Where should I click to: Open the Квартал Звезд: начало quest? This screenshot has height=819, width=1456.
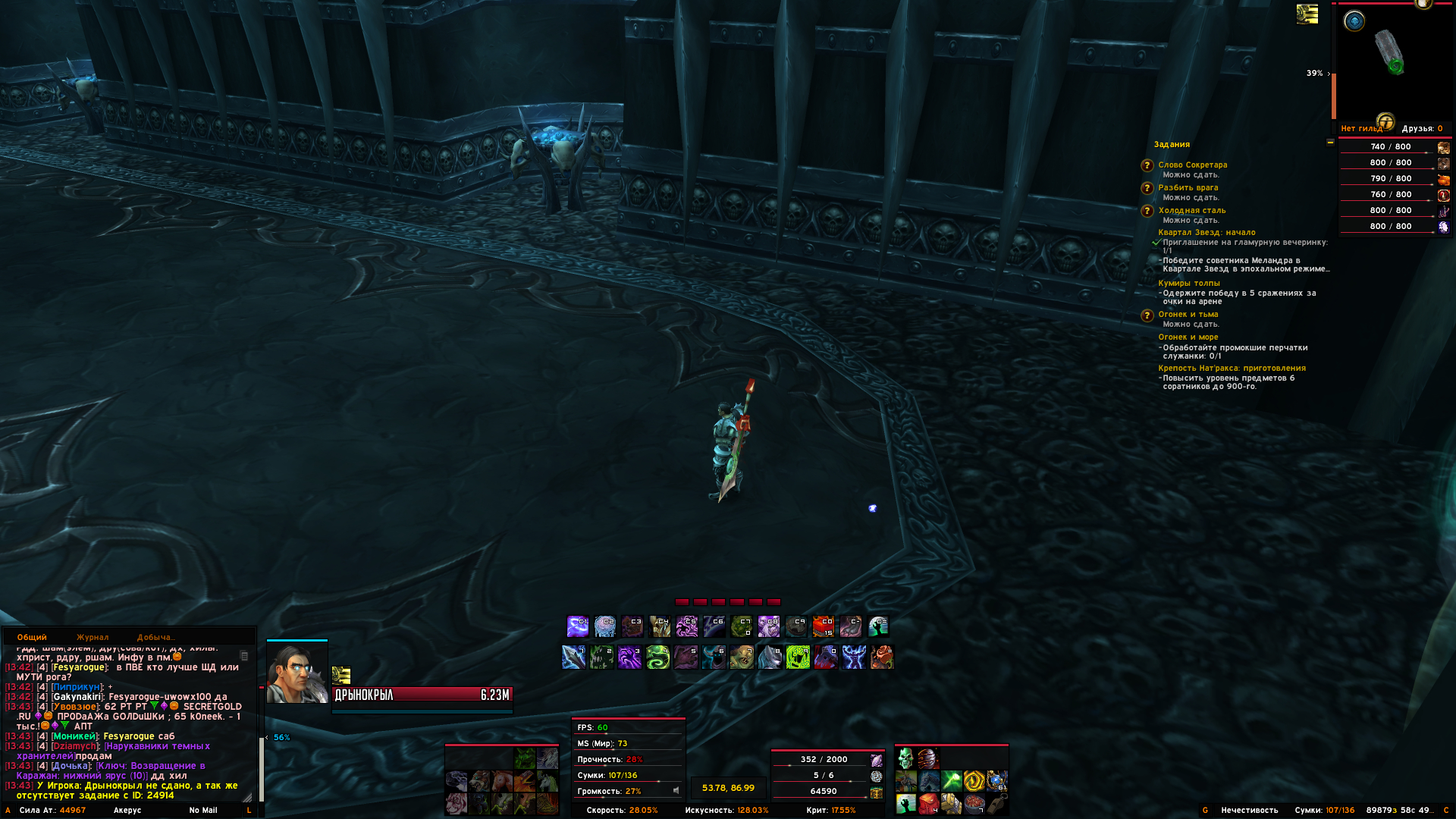[x=1207, y=232]
